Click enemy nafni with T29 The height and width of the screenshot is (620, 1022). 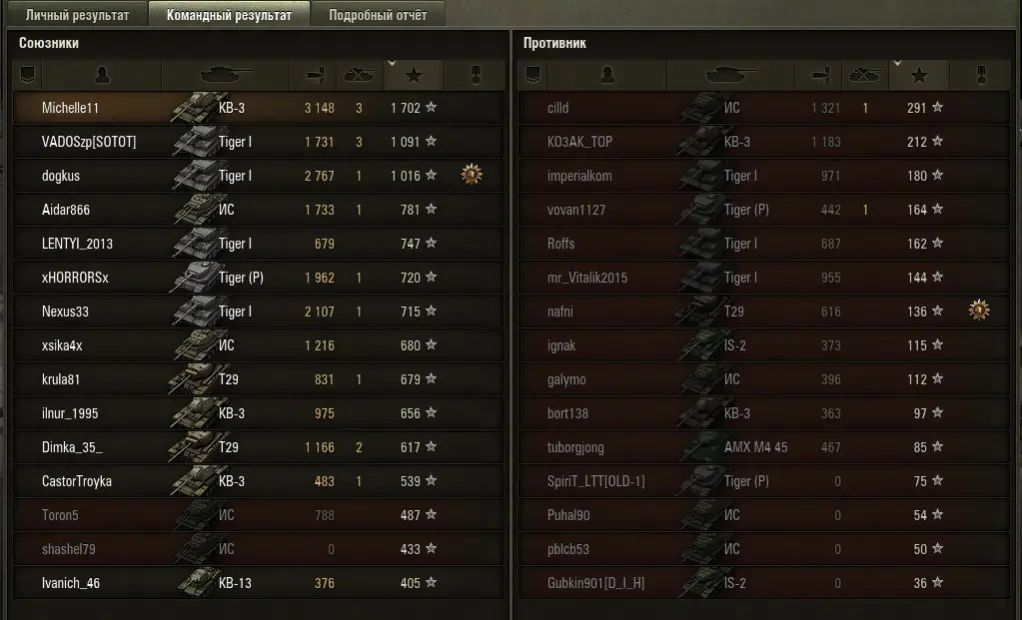point(560,312)
